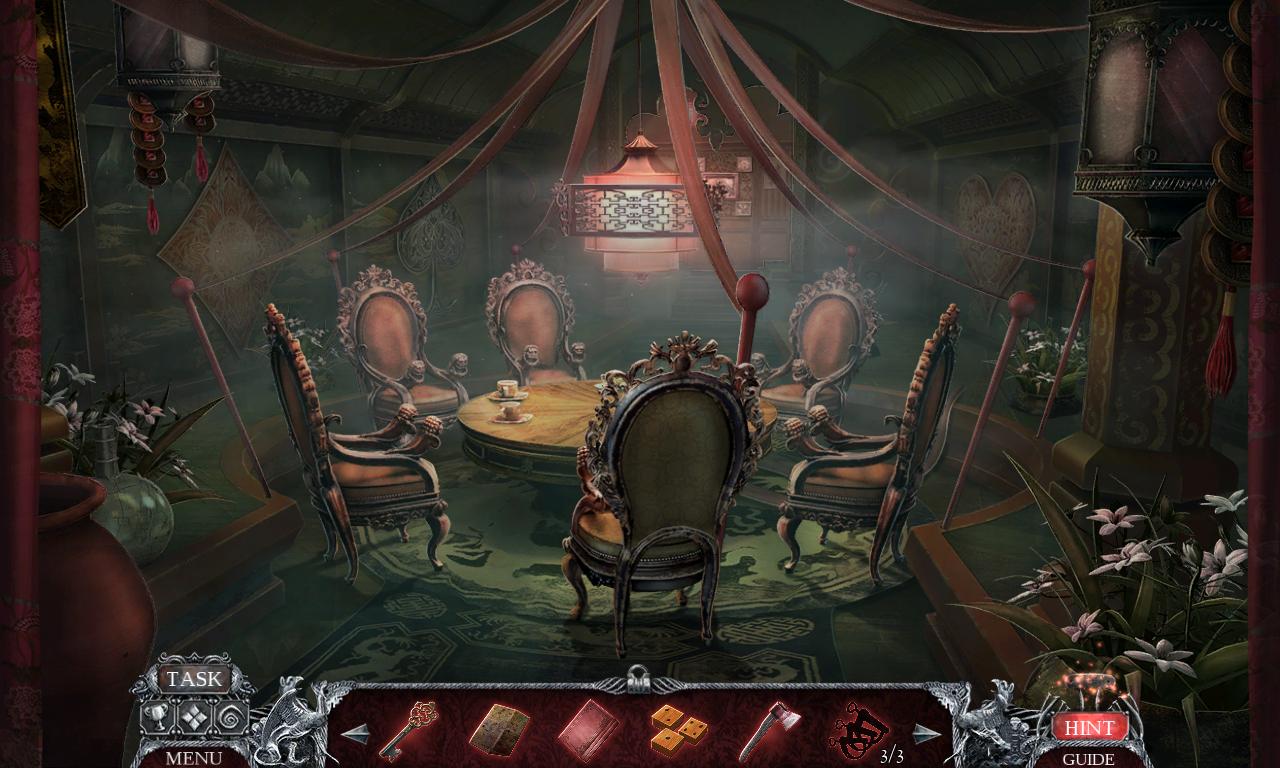The height and width of the screenshot is (768, 1280).
Task: Select the ornate red key
Action: 408,730
